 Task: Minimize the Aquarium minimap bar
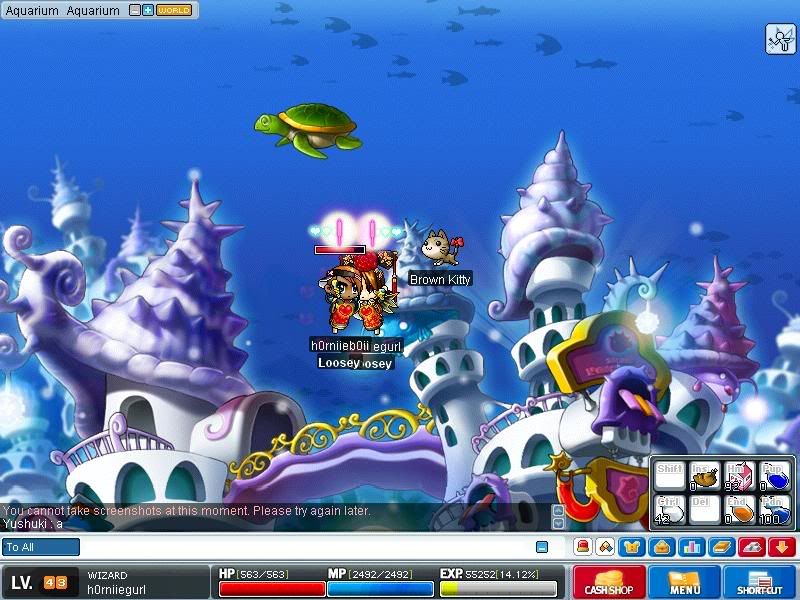tap(133, 11)
